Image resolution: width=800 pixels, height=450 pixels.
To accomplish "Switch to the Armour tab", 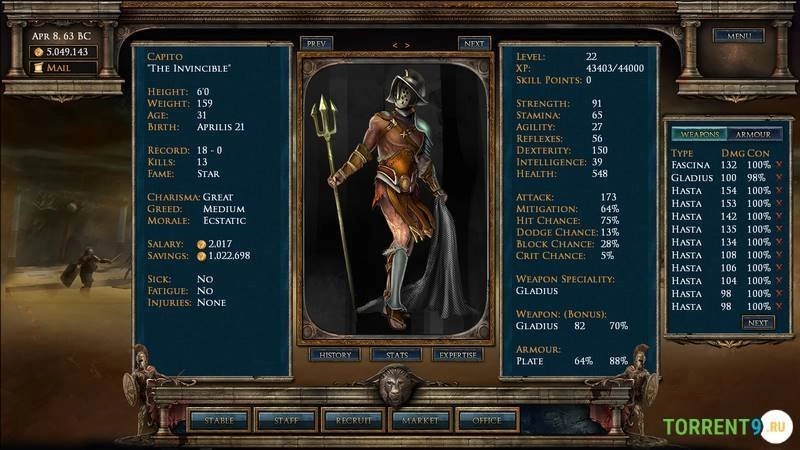I will (752, 134).
